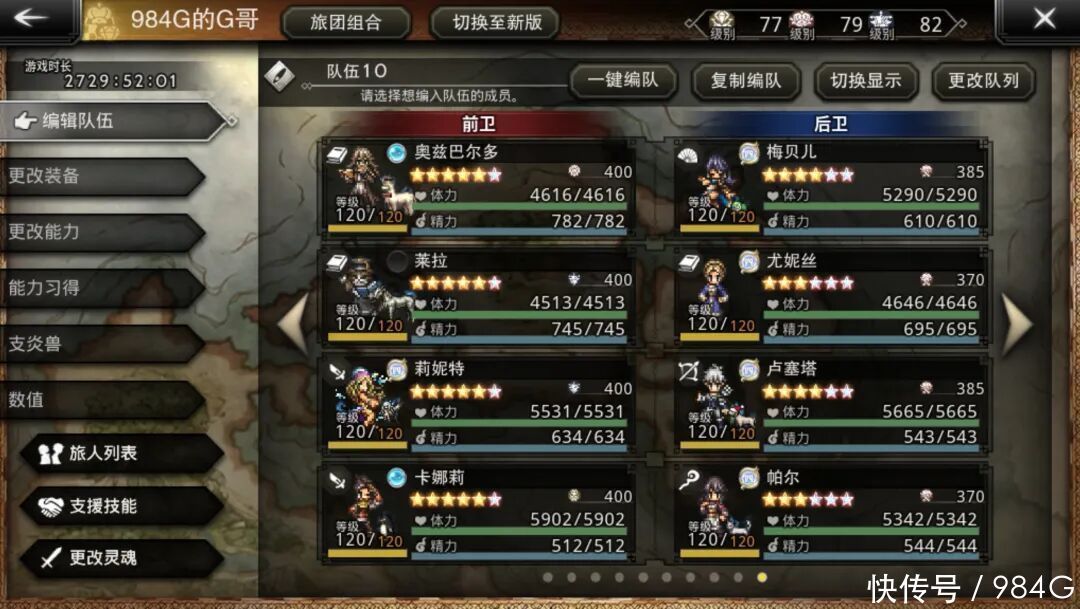1080x609 pixels.
Task: Open the 旅团组合 menu
Action: (x=346, y=23)
